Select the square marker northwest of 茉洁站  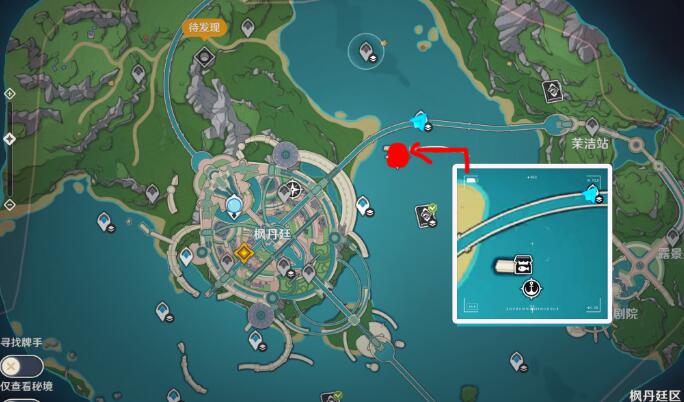tap(551, 91)
